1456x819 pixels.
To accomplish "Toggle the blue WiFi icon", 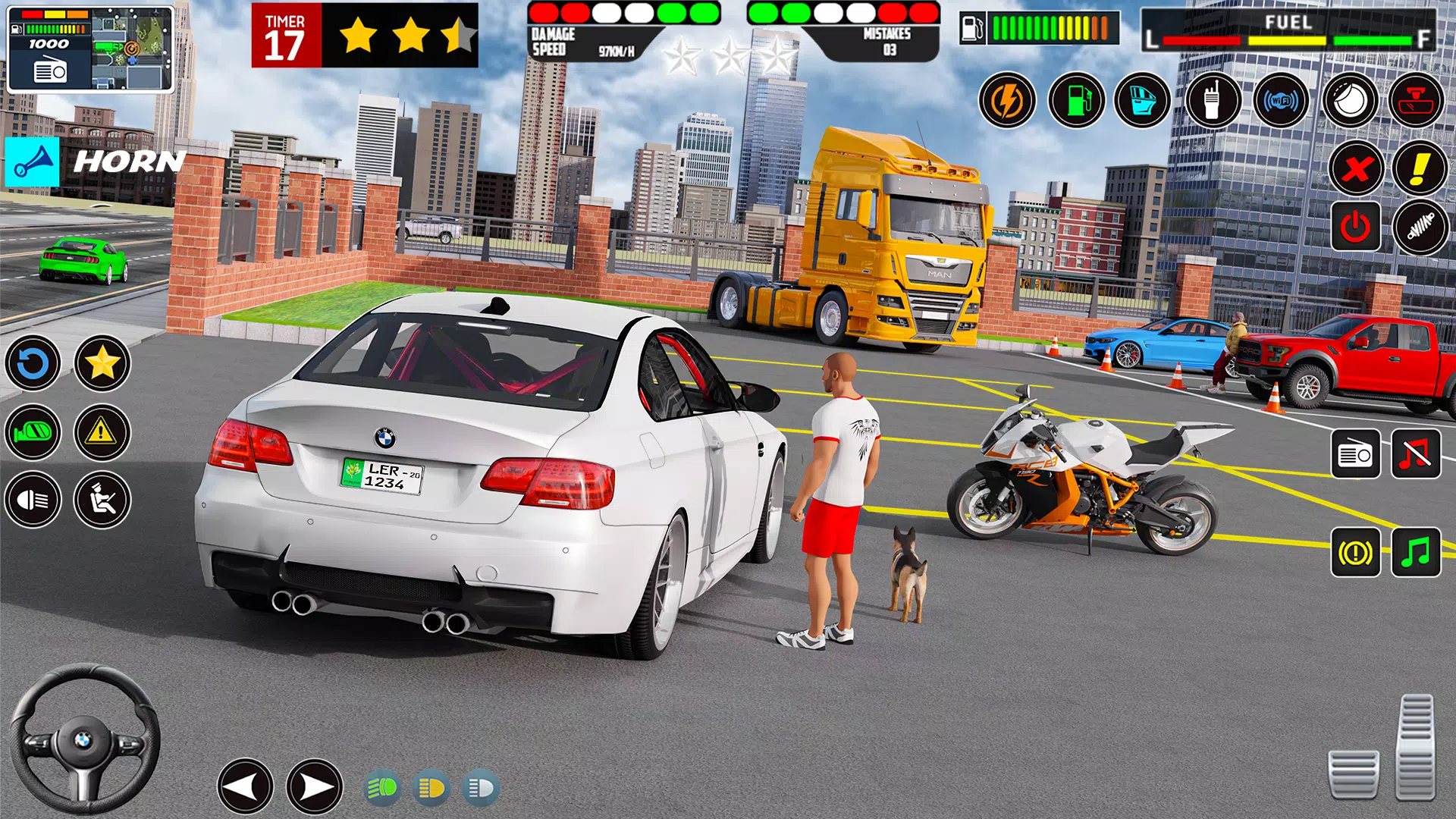I will pyautogui.click(x=1281, y=100).
